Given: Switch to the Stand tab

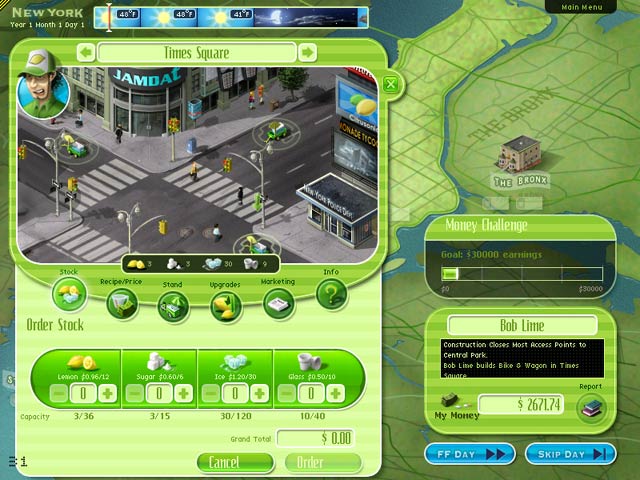Looking at the screenshot, I should pyautogui.click(x=173, y=306).
